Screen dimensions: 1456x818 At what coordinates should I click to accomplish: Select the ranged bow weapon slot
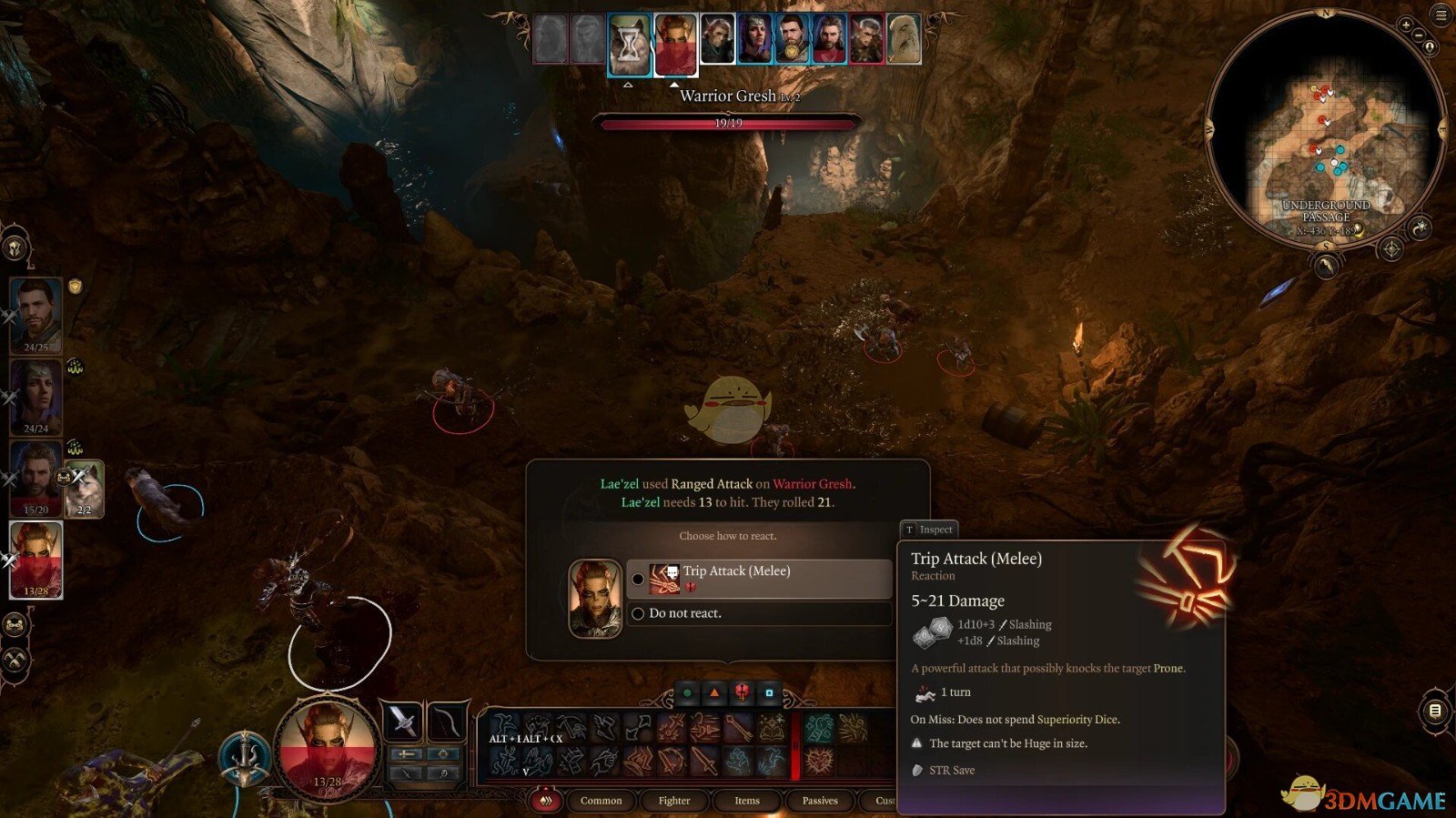[x=446, y=722]
